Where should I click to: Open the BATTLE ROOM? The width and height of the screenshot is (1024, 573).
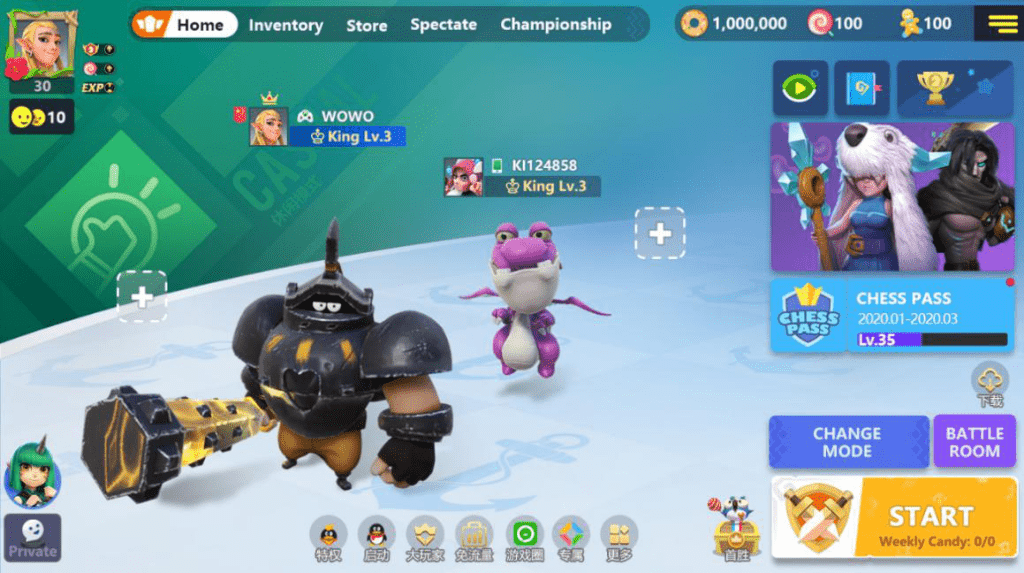[x=974, y=442]
